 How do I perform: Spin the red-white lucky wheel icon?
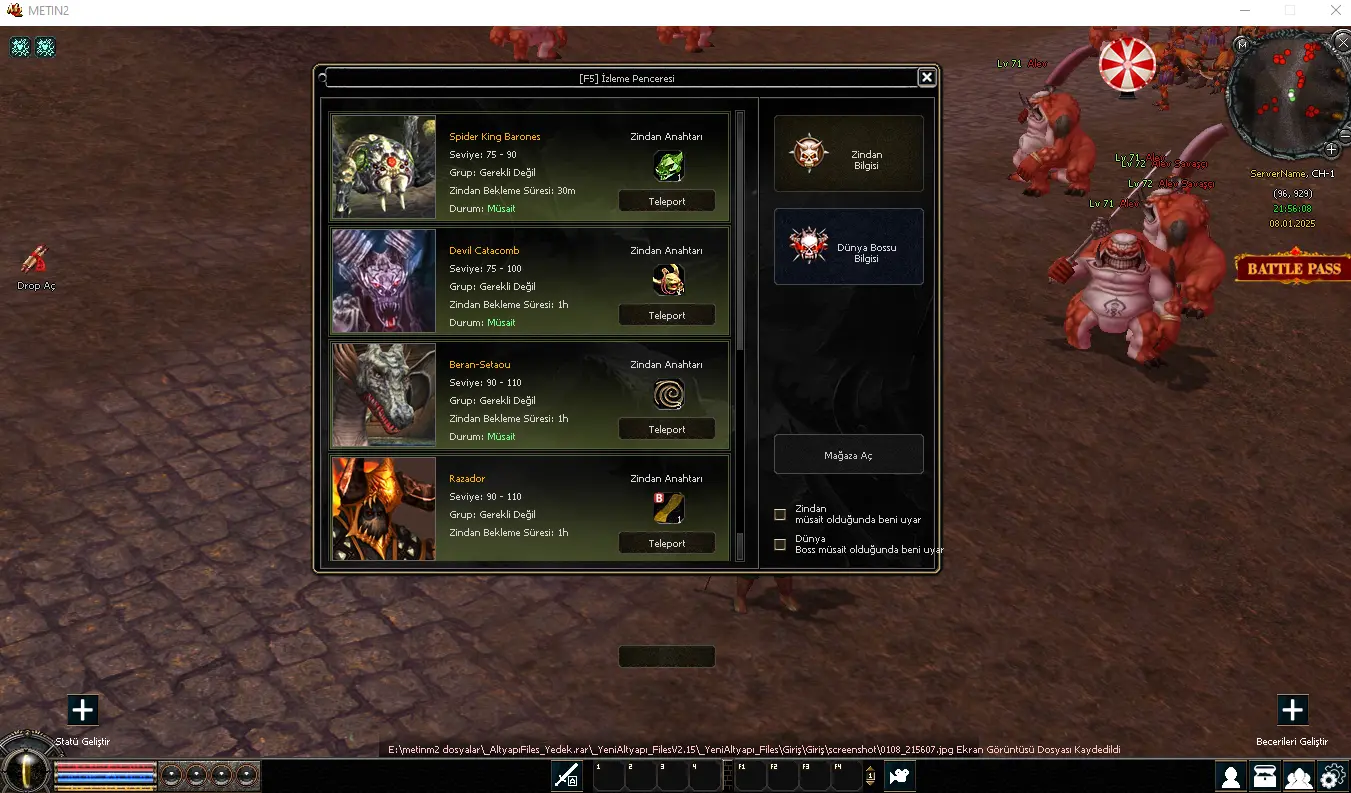pos(1127,64)
